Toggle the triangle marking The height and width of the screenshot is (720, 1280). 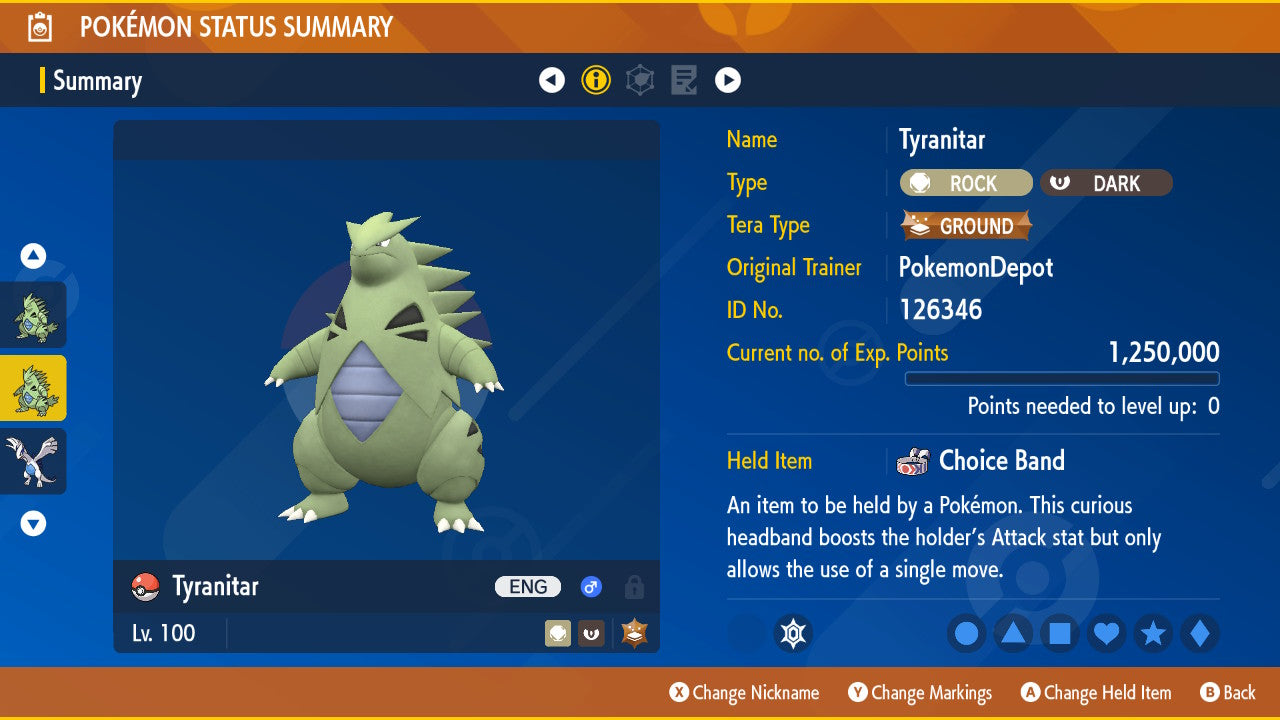point(1013,633)
